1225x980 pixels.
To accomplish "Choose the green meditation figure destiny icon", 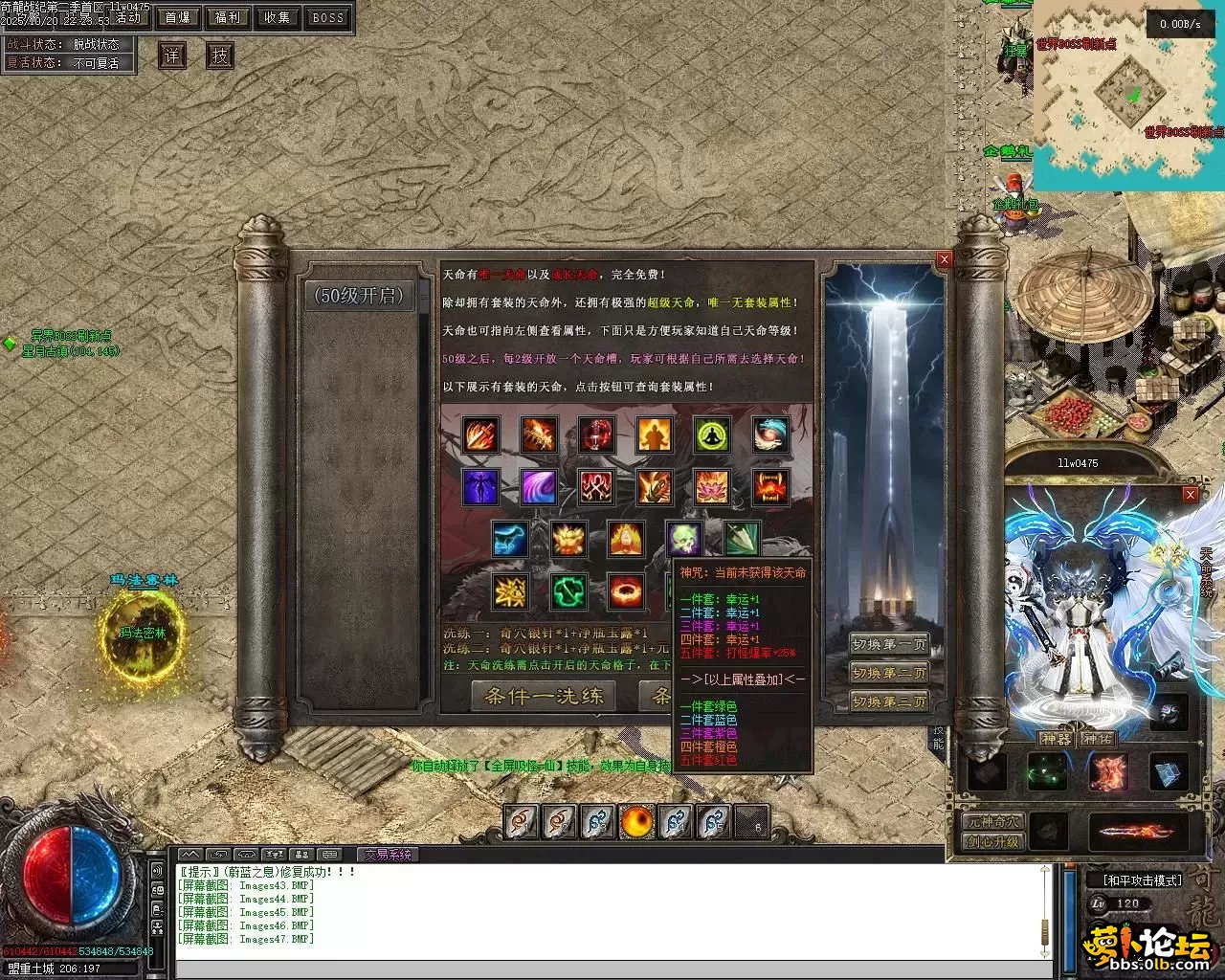I will pyautogui.click(x=712, y=434).
